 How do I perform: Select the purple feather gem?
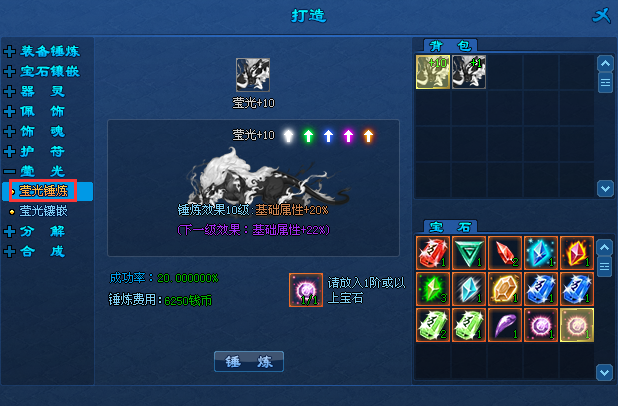[x=504, y=324]
